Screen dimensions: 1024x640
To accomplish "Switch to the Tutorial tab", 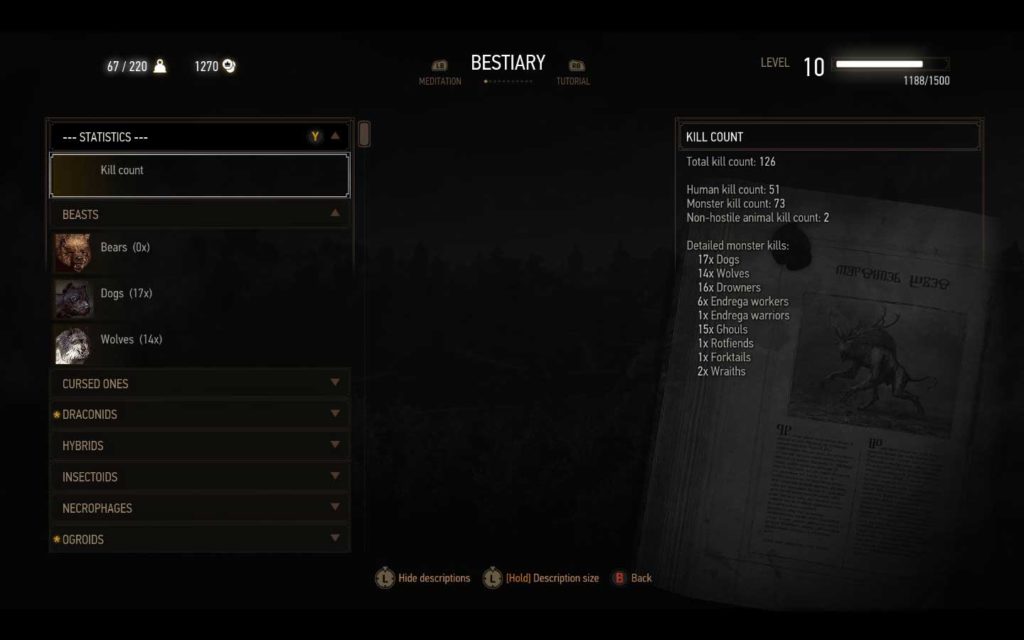I will pyautogui.click(x=574, y=74).
